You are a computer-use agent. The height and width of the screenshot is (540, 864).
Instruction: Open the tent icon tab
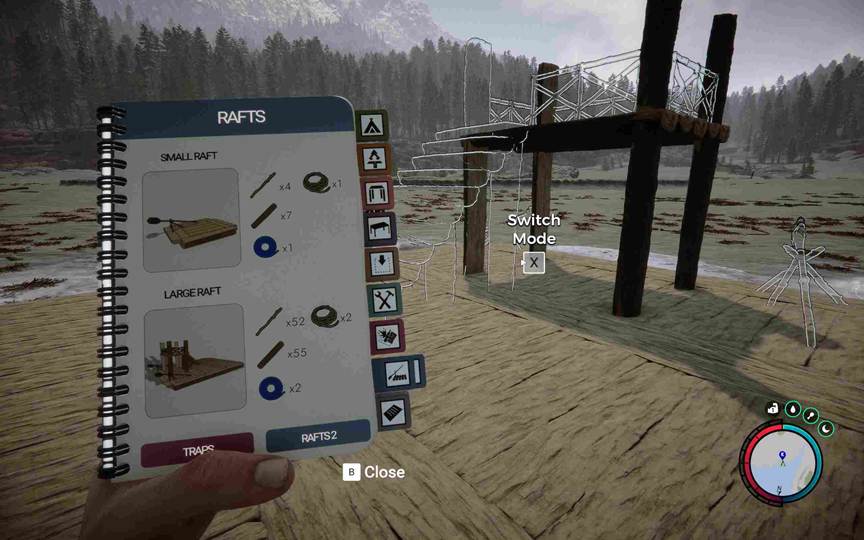point(372,125)
